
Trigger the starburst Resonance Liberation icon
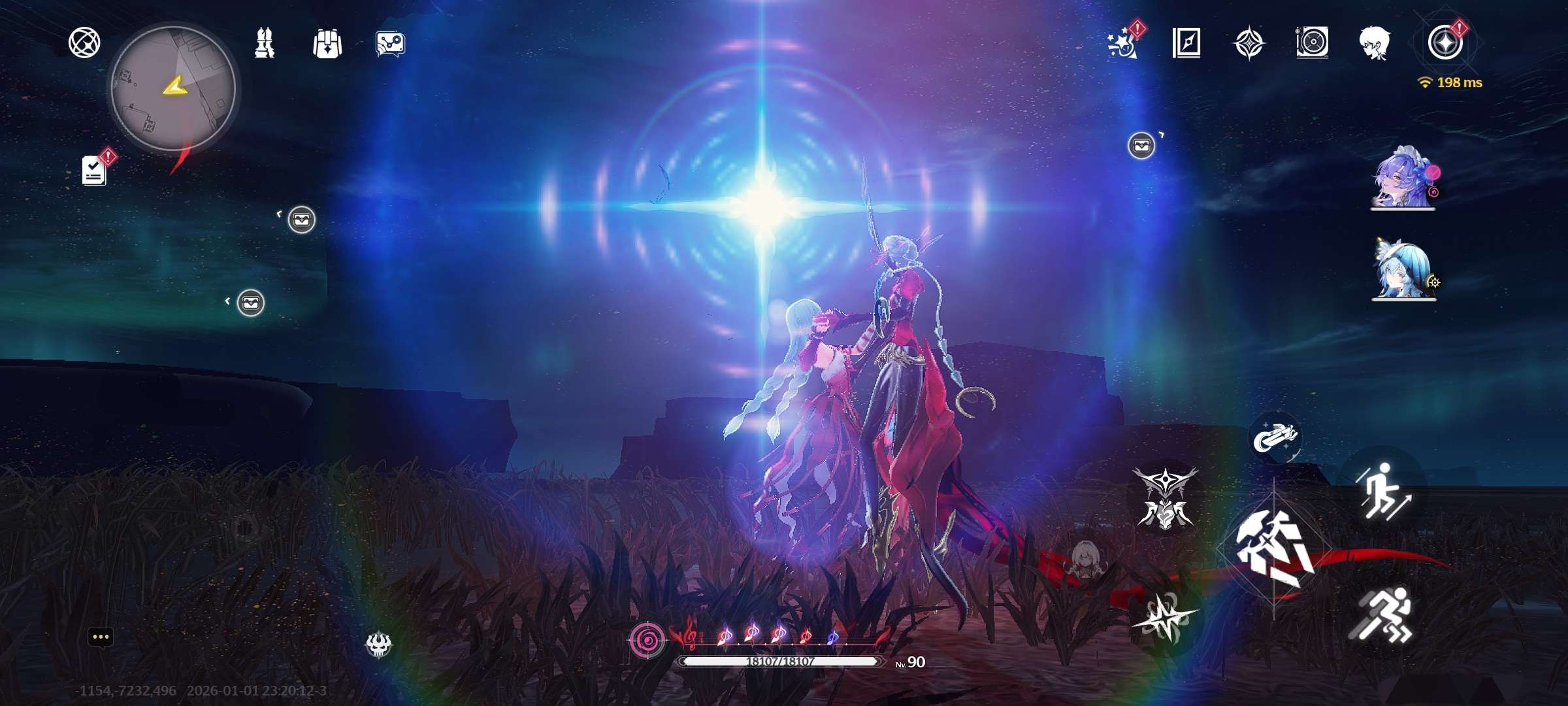point(1166,617)
